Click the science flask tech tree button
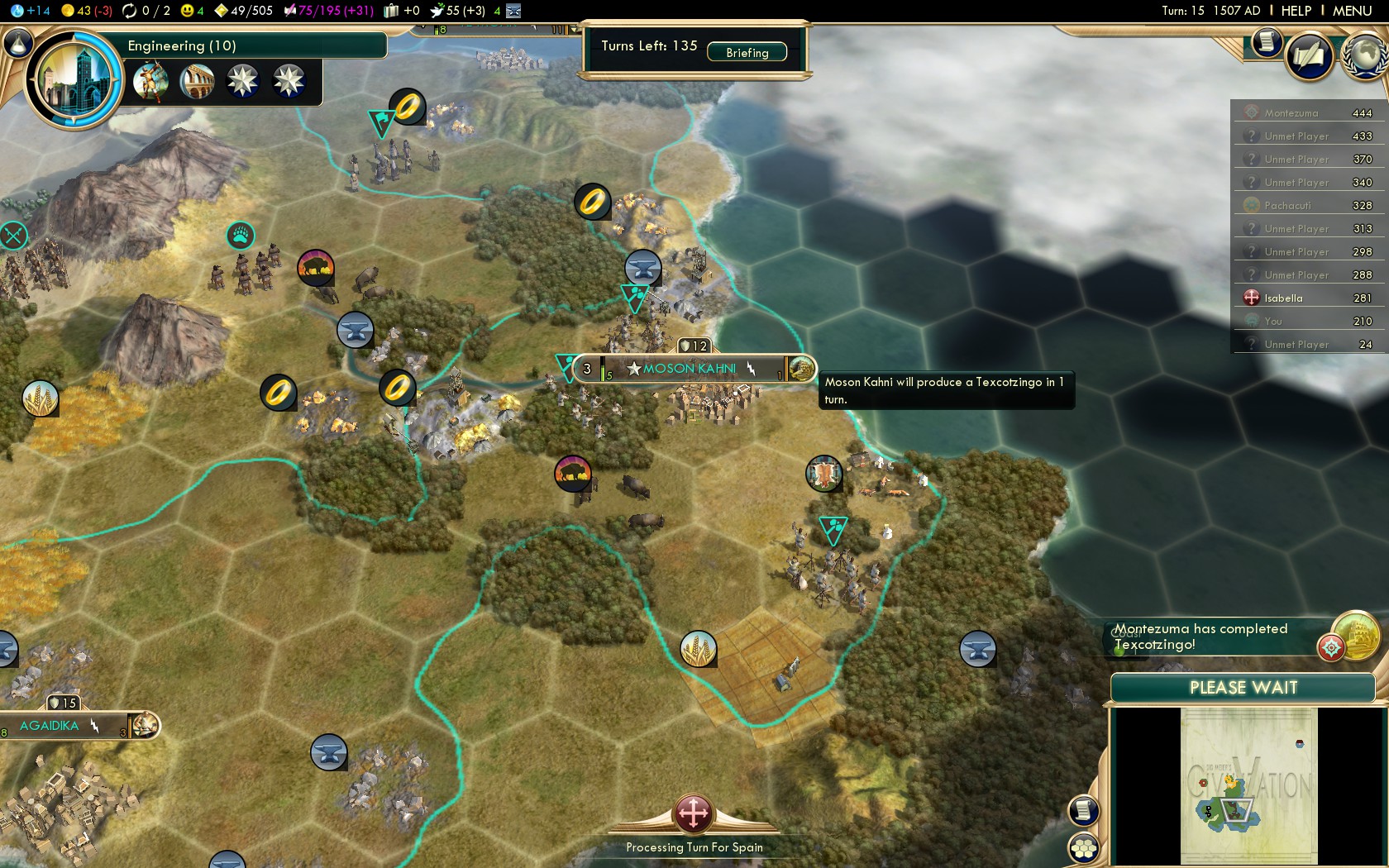This screenshot has width=1389, height=868. 17,43
